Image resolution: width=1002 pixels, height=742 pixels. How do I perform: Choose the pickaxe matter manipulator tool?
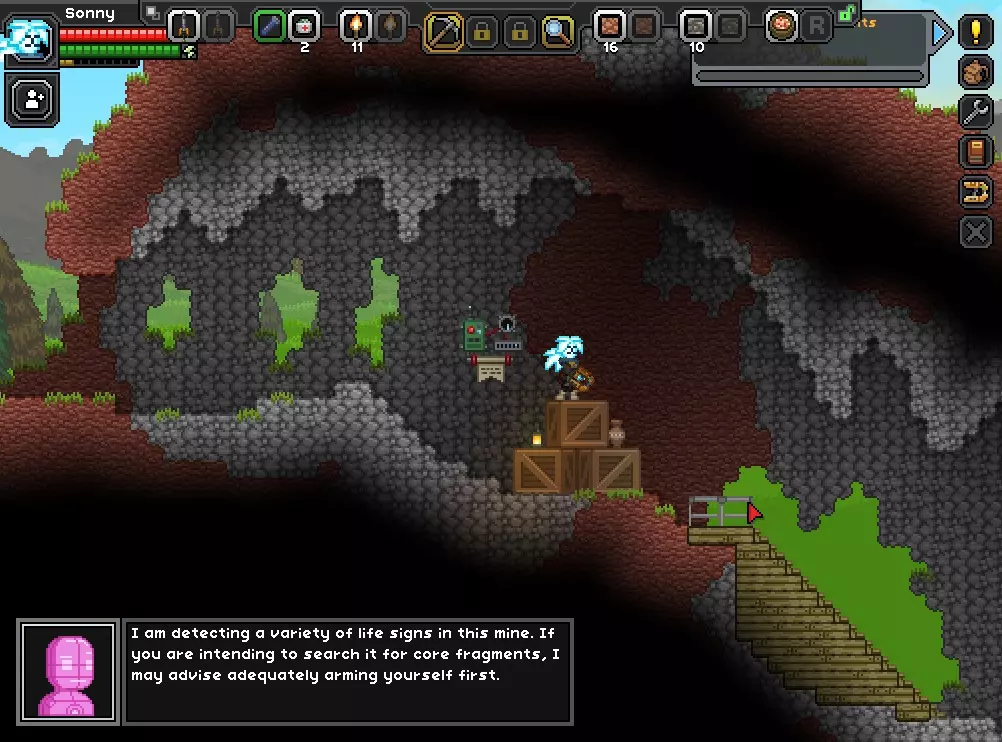pyautogui.click(x=443, y=32)
